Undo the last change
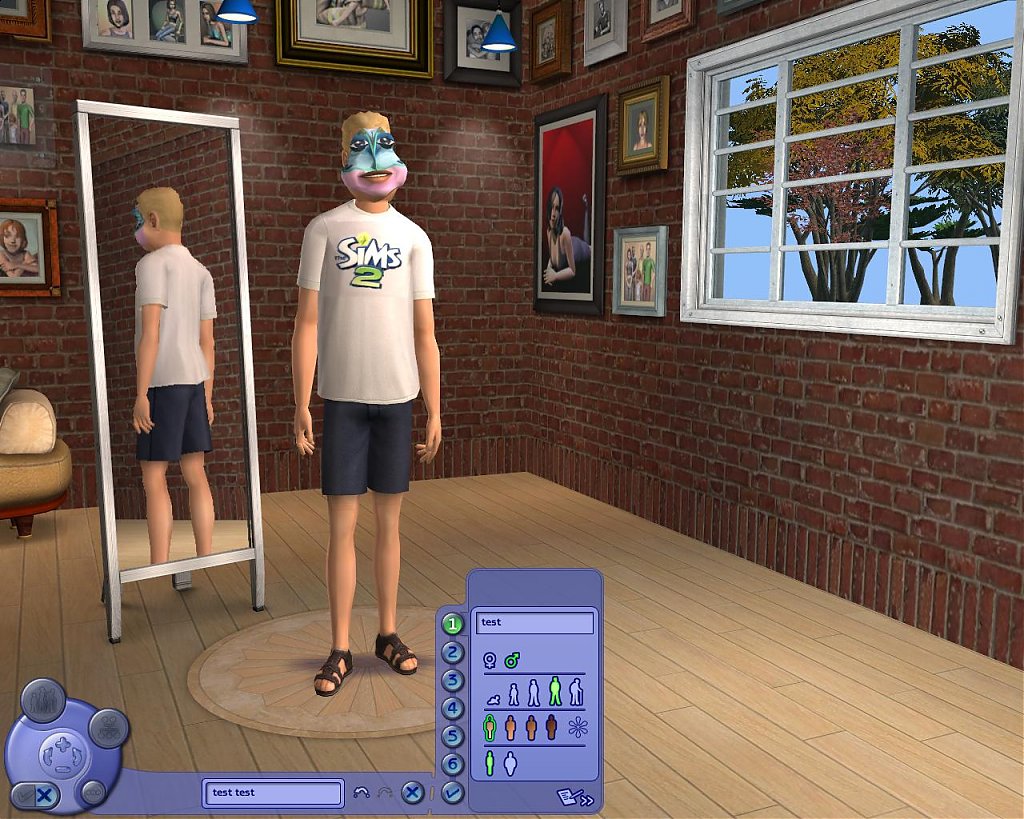1024x819 pixels. pos(362,793)
